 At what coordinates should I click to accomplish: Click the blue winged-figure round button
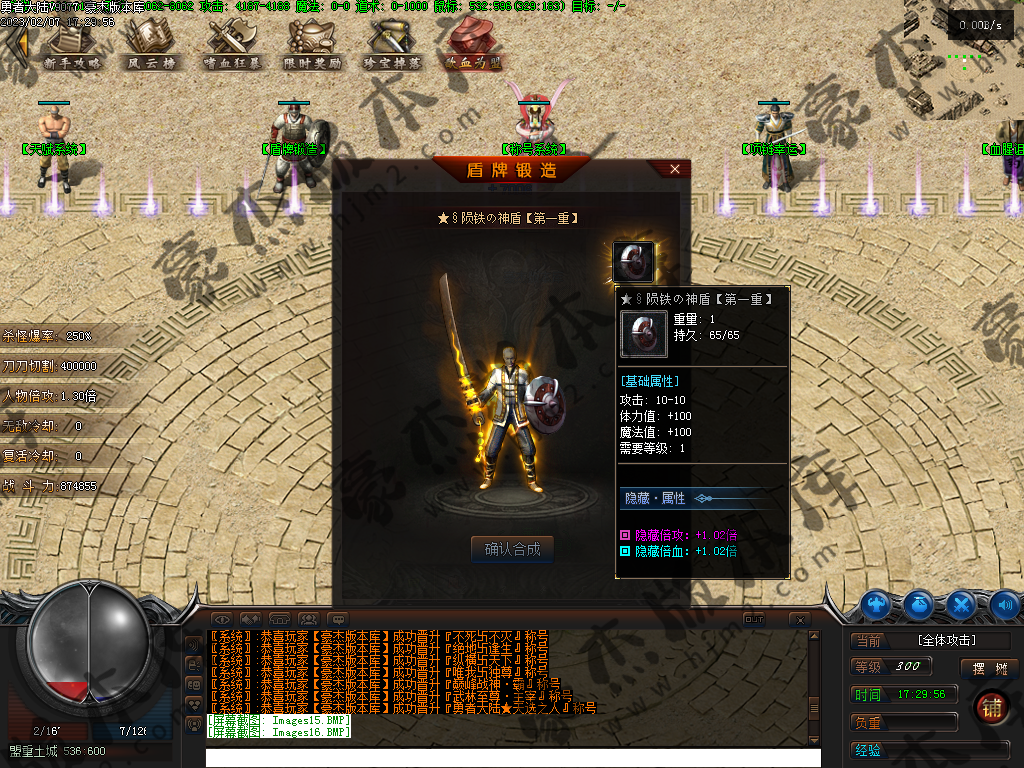(x=876, y=604)
